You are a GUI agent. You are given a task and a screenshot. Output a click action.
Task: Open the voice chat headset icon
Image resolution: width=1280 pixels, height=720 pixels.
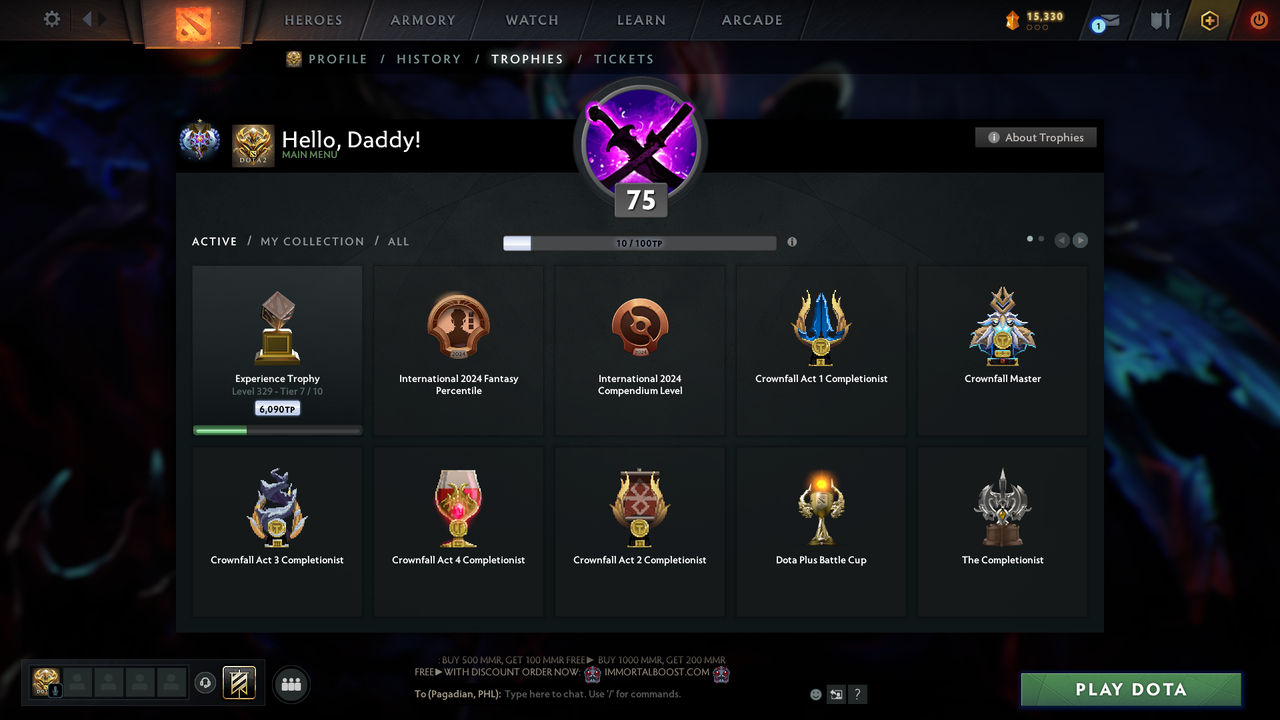pos(206,683)
